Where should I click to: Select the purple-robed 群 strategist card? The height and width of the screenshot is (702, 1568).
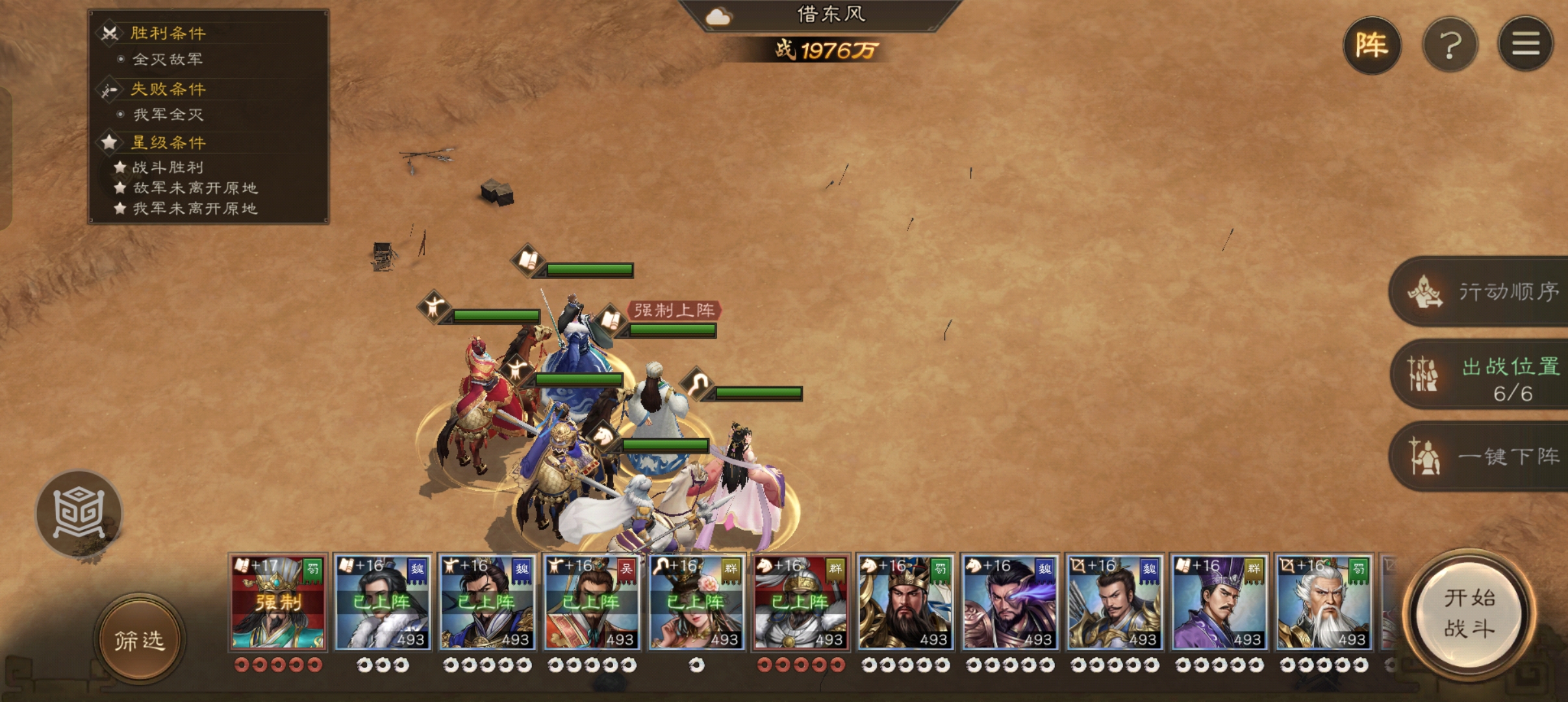tap(1219, 603)
